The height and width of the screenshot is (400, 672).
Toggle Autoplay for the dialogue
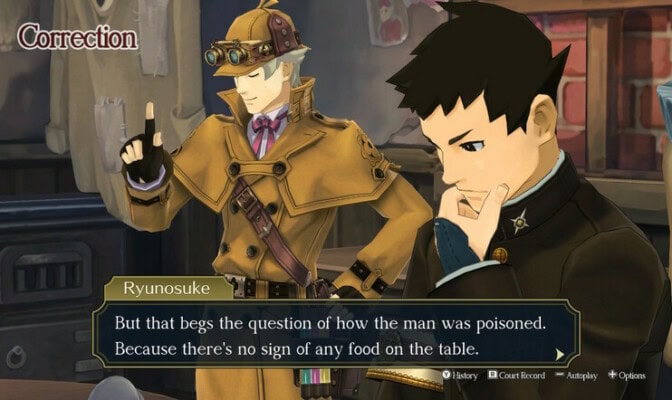pyautogui.click(x=577, y=376)
